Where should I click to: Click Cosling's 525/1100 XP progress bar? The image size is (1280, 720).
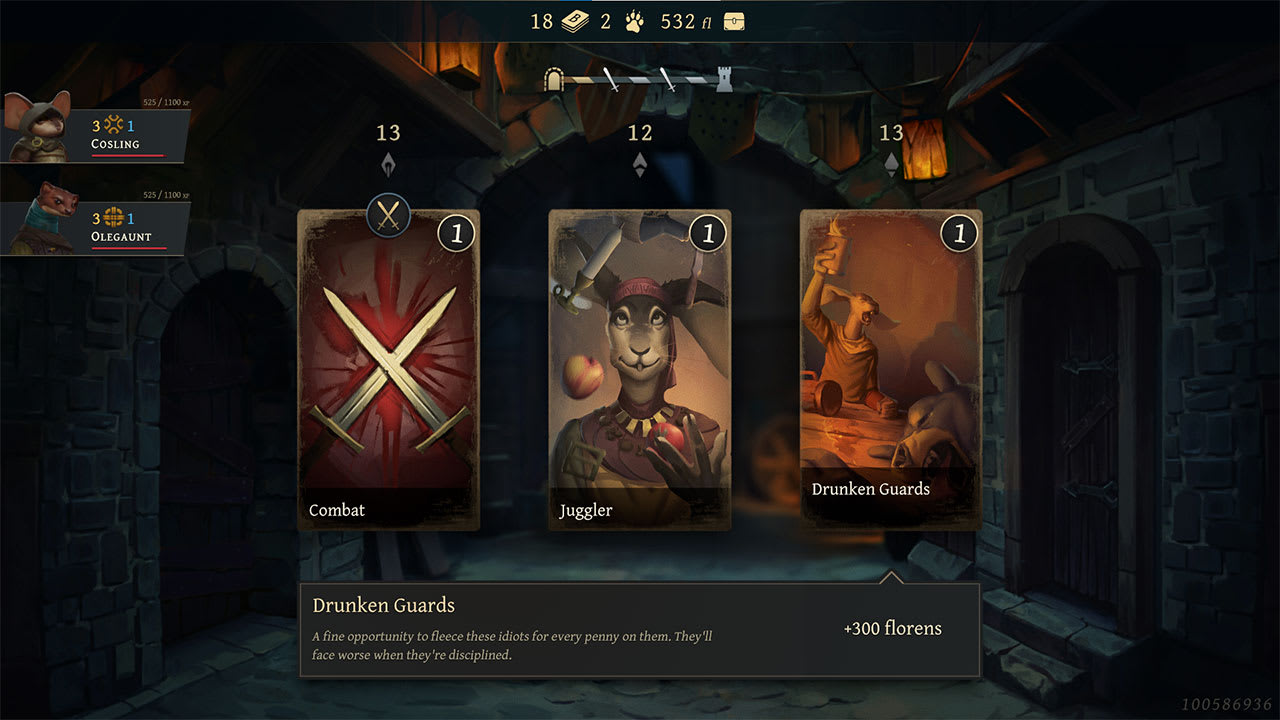point(130,157)
